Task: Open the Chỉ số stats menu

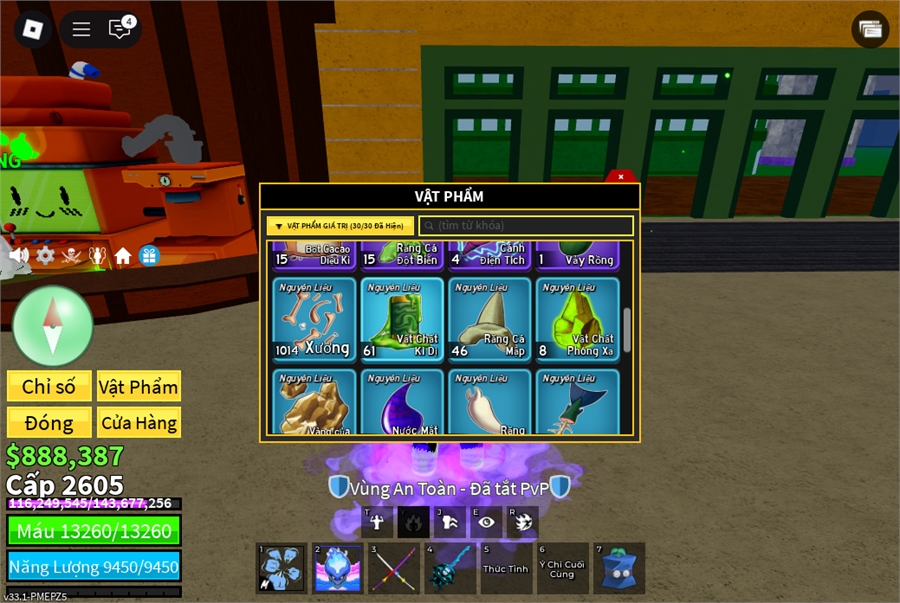Action: coord(49,387)
